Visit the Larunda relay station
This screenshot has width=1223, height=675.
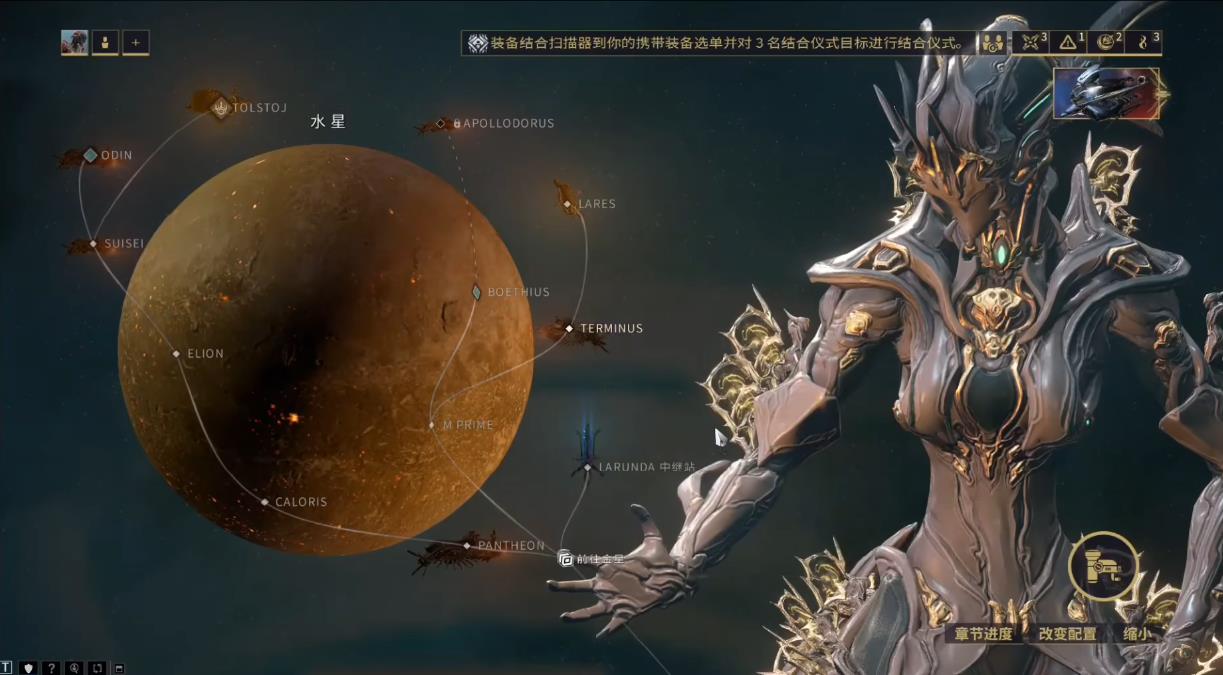click(588, 467)
